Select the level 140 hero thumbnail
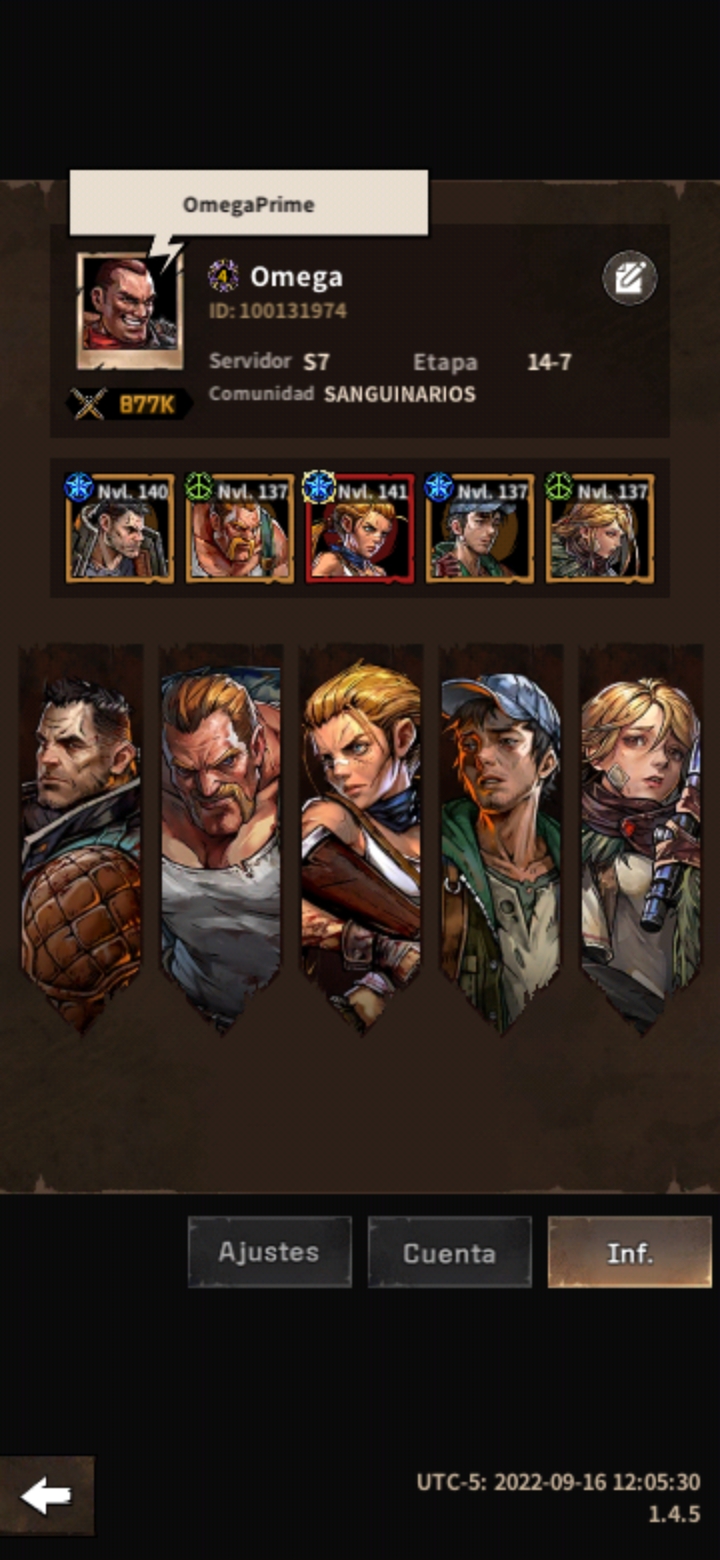Screen dimensions: 720x1560 point(120,529)
